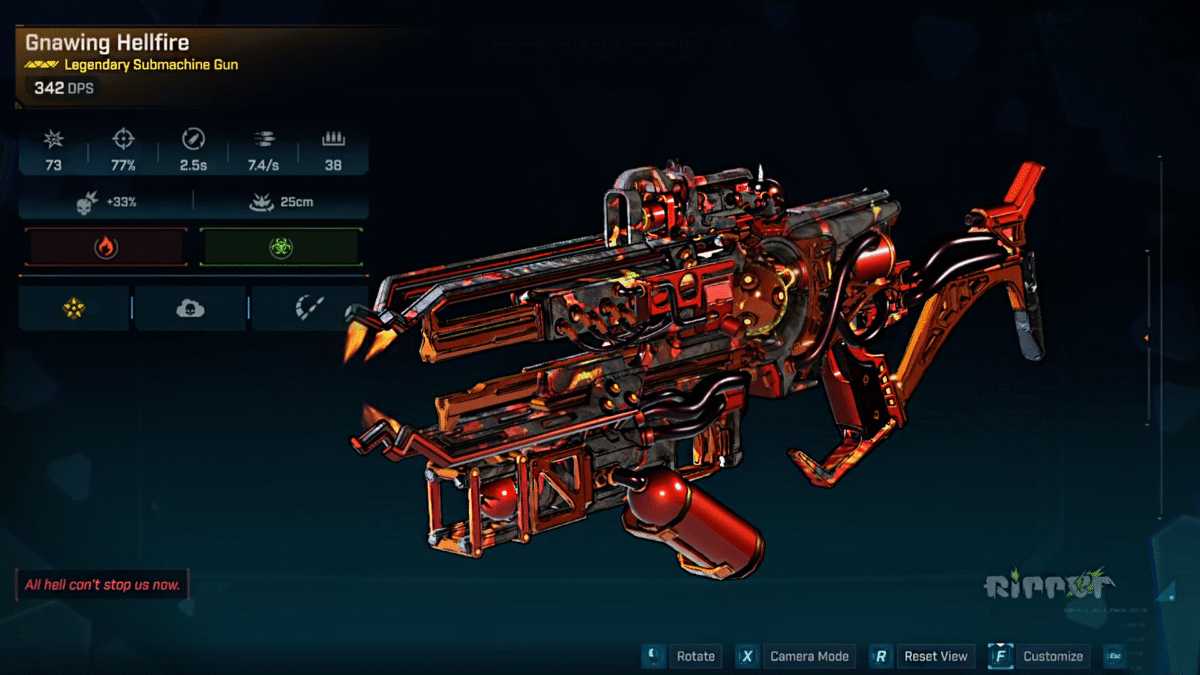Show the skull cloud perk details
Screen dimensions: 1200x675
click(x=190, y=308)
